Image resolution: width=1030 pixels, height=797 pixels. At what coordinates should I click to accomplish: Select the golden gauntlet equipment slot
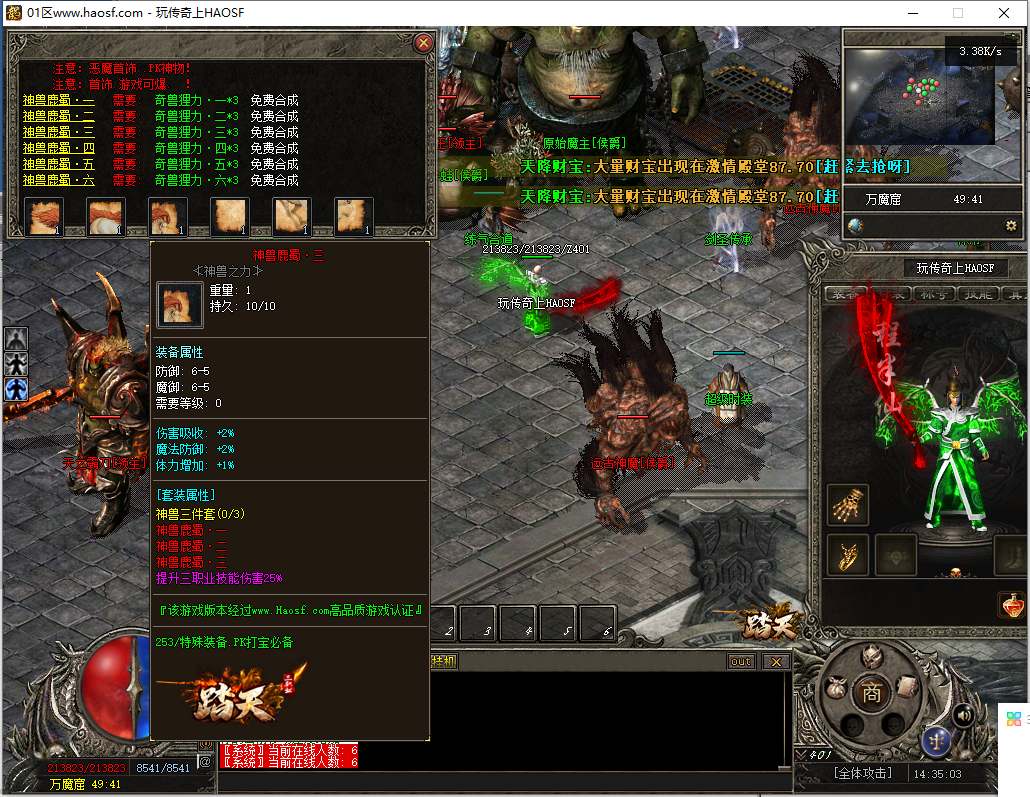(848, 506)
